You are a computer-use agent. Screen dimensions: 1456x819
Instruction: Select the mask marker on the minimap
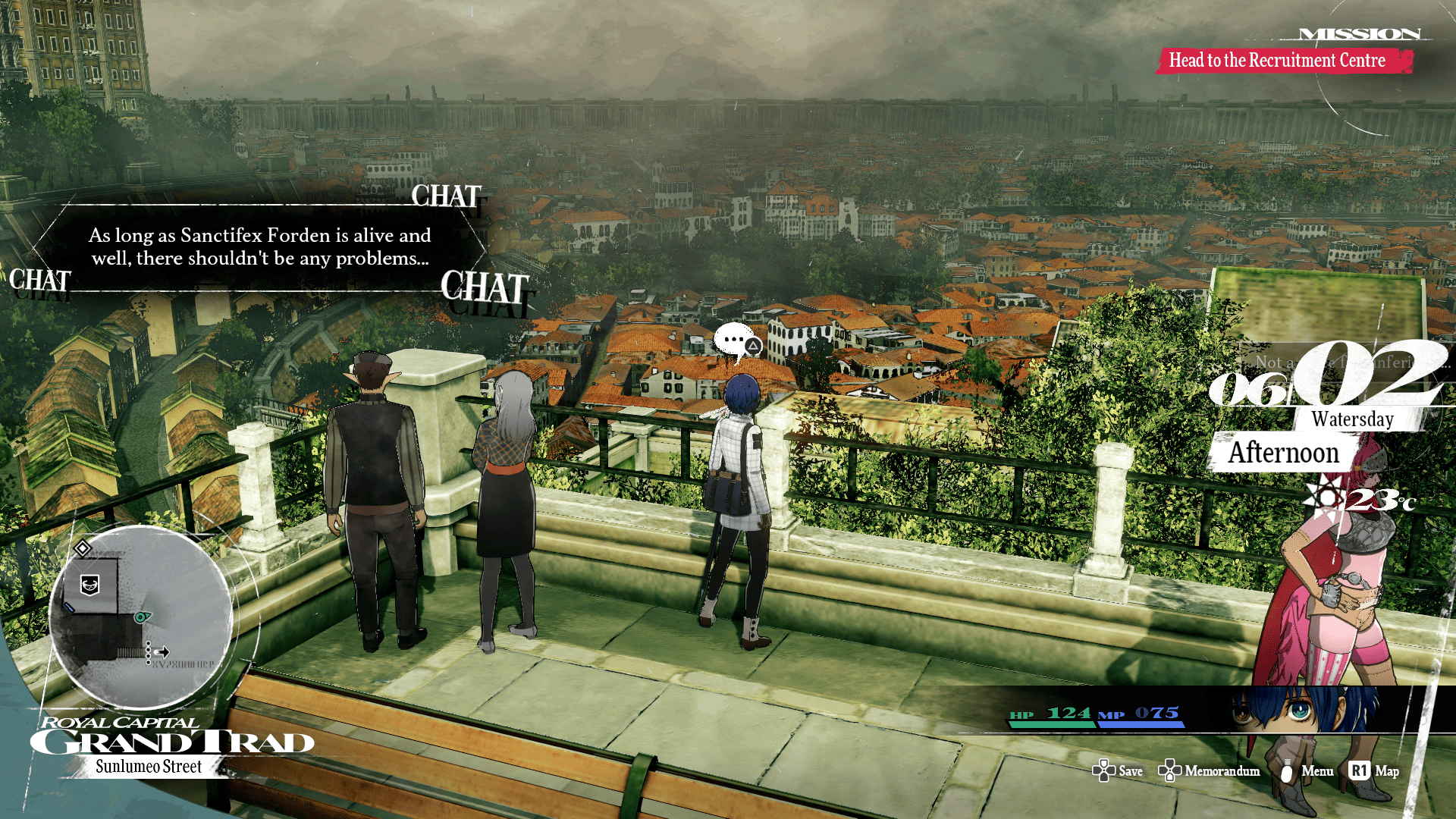90,585
